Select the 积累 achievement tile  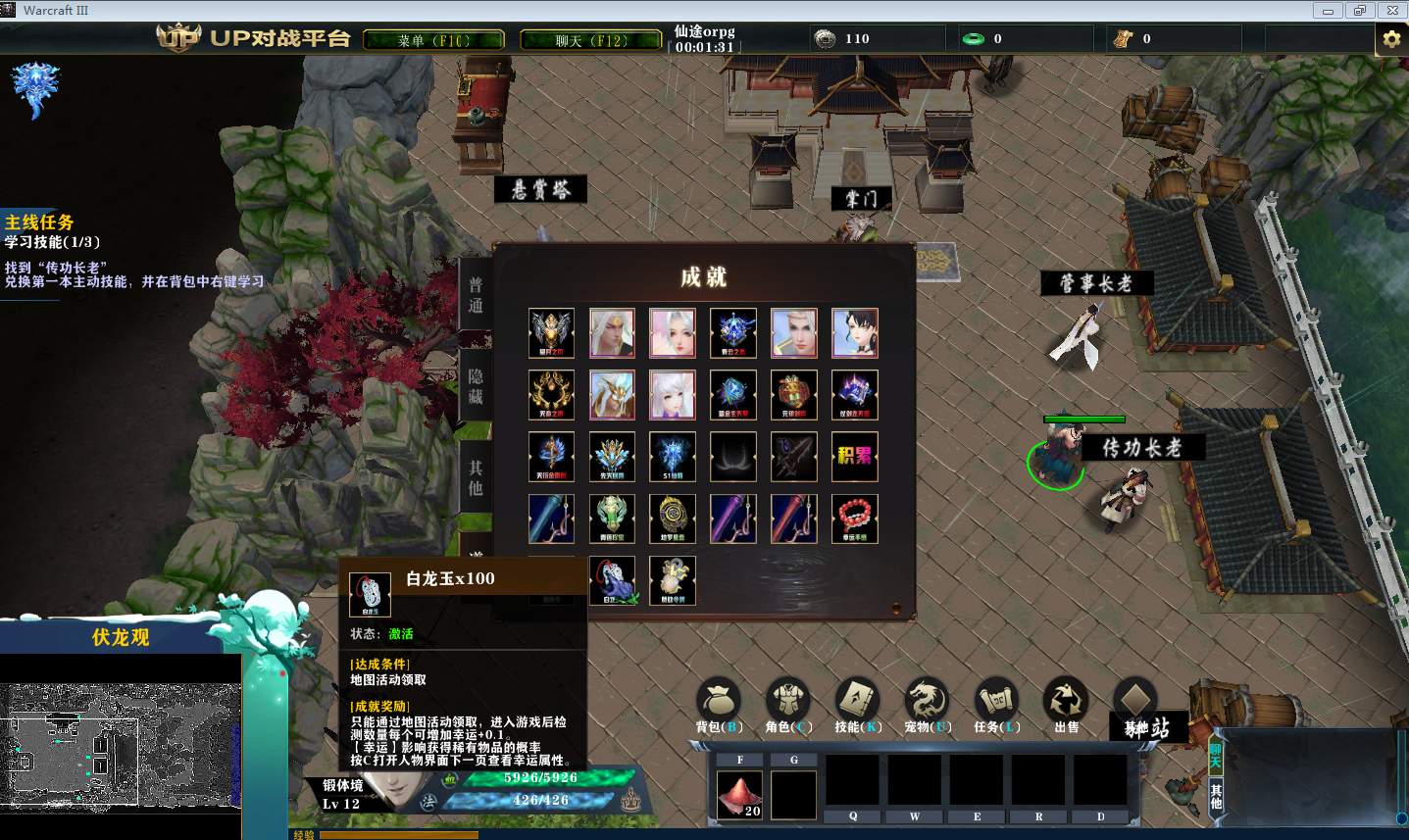854,457
